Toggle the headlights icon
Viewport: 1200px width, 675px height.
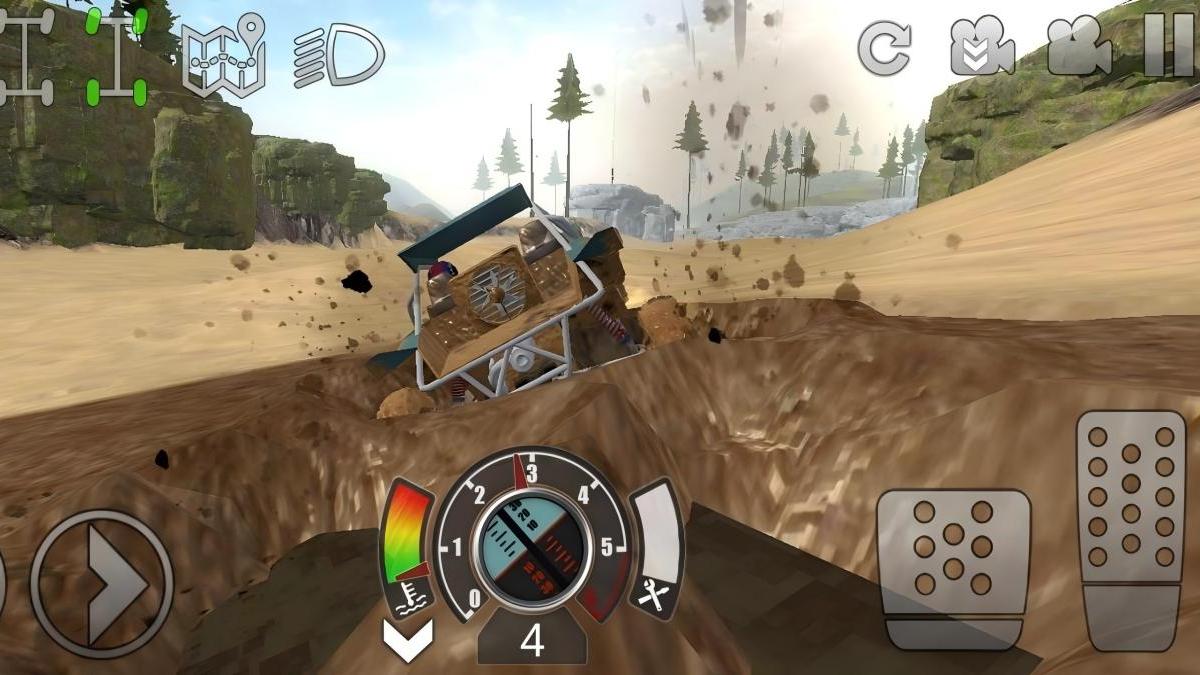pyautogui.click(x=338, y=56)
